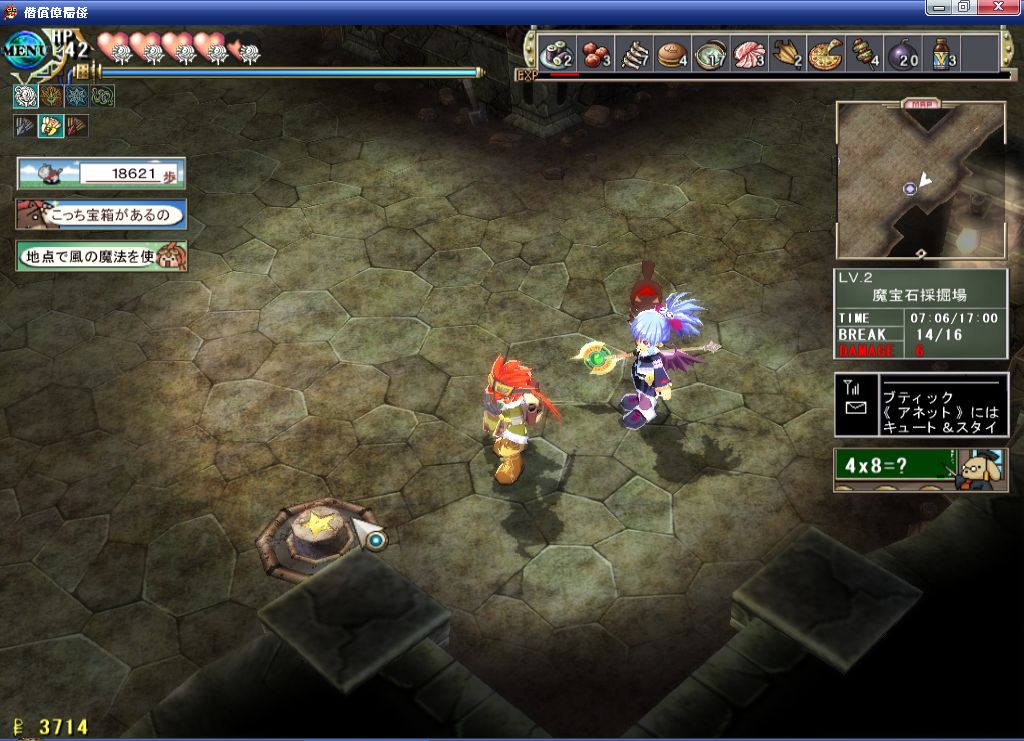This screenshot has height=741, width=1024.
Task: Click the minimap of the dungeon
Action: click(920, 180)
